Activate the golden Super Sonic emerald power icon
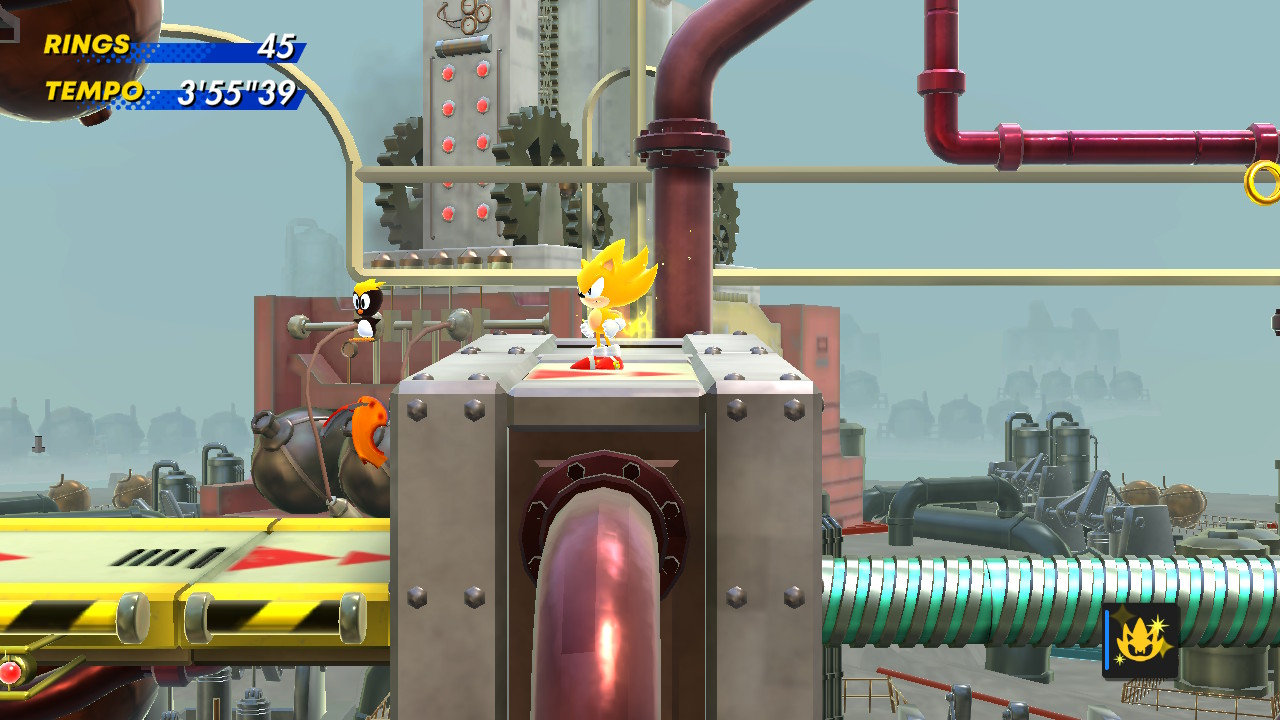This screenshot has width=1280, height=720. coord(1141,641)
